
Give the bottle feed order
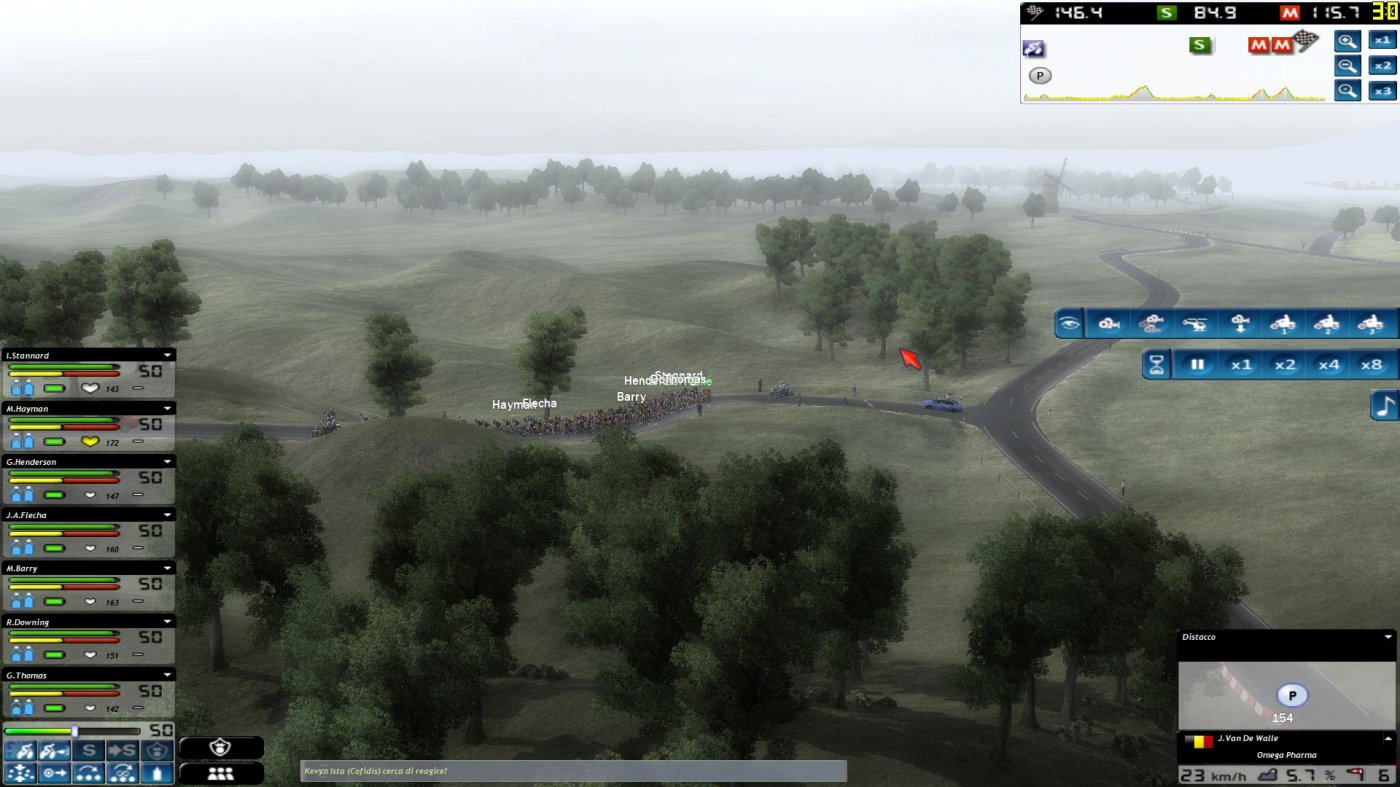tap(158, 773)
